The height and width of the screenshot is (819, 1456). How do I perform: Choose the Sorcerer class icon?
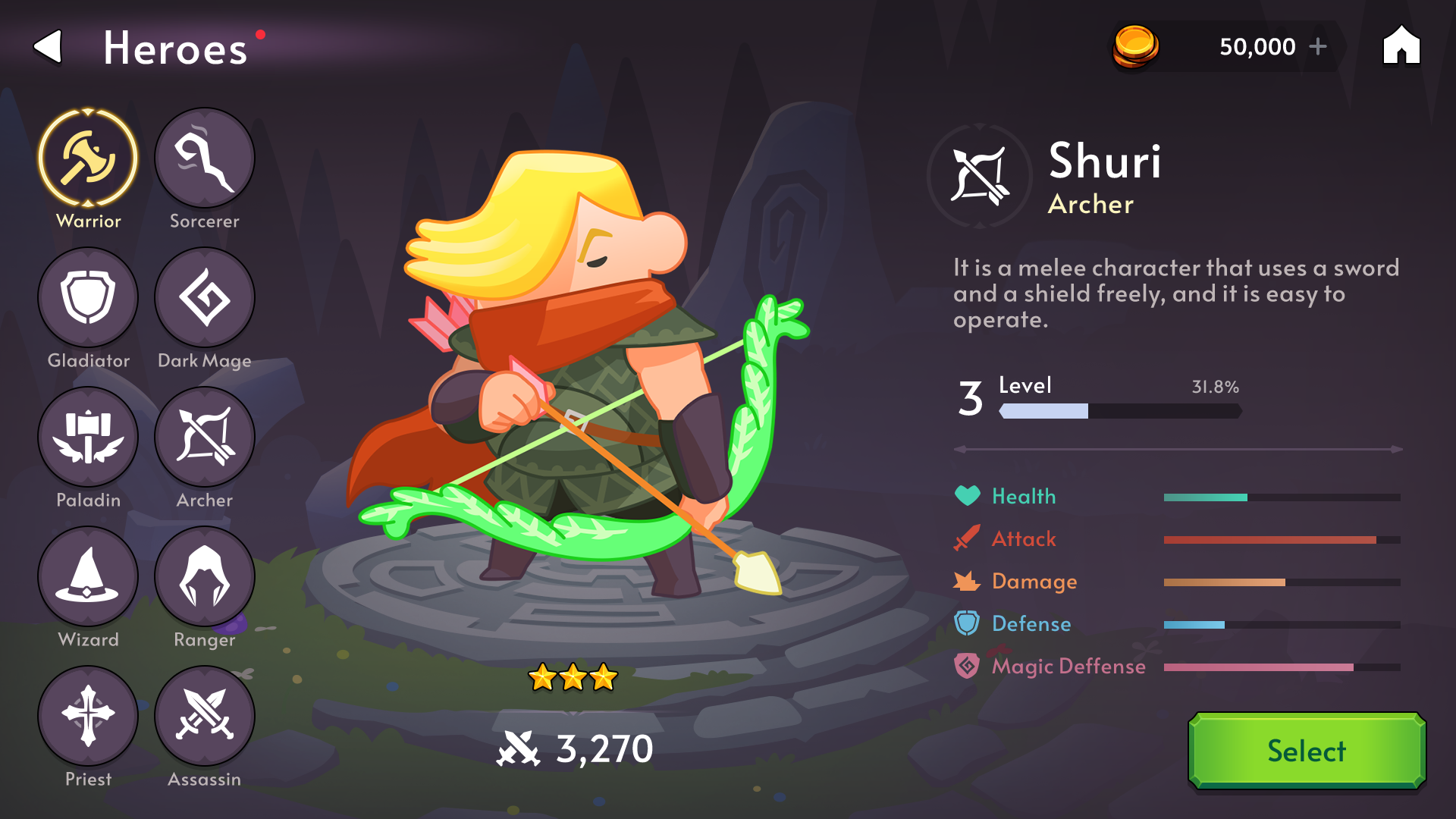pos(205,158)
